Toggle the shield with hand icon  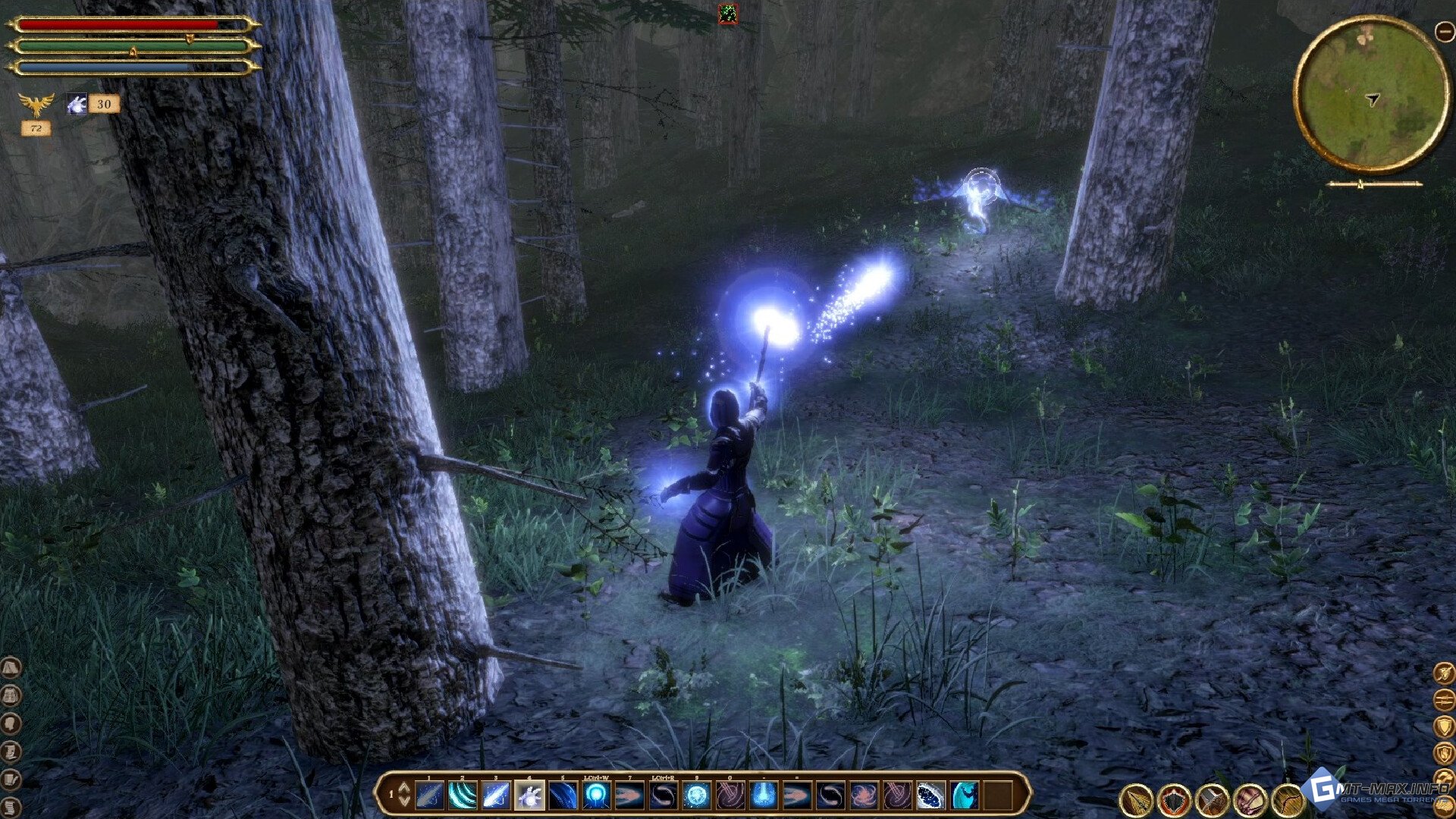(x=1444, y=753)
